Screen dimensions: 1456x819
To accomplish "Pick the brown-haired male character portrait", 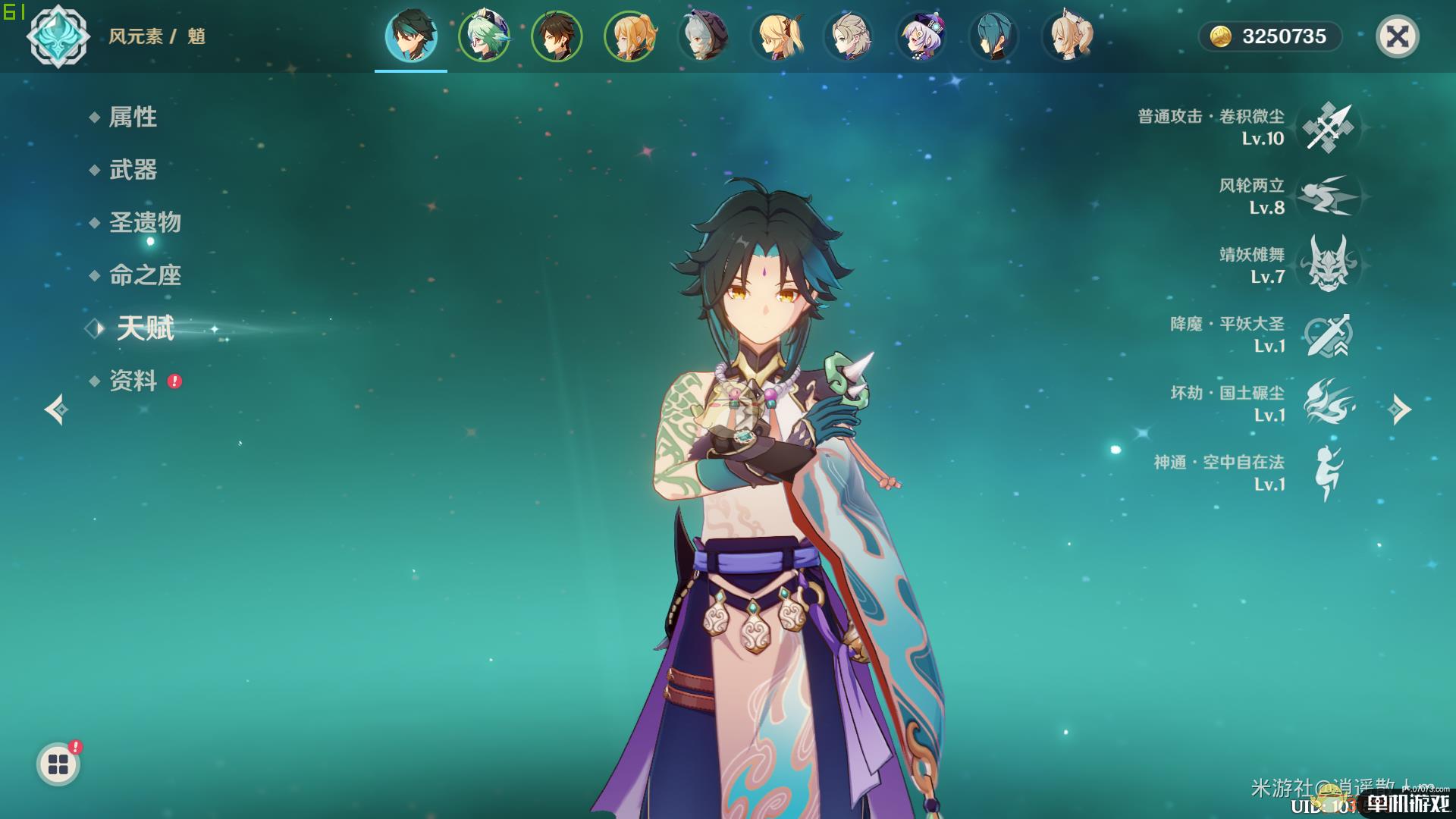I will [557, 36].
